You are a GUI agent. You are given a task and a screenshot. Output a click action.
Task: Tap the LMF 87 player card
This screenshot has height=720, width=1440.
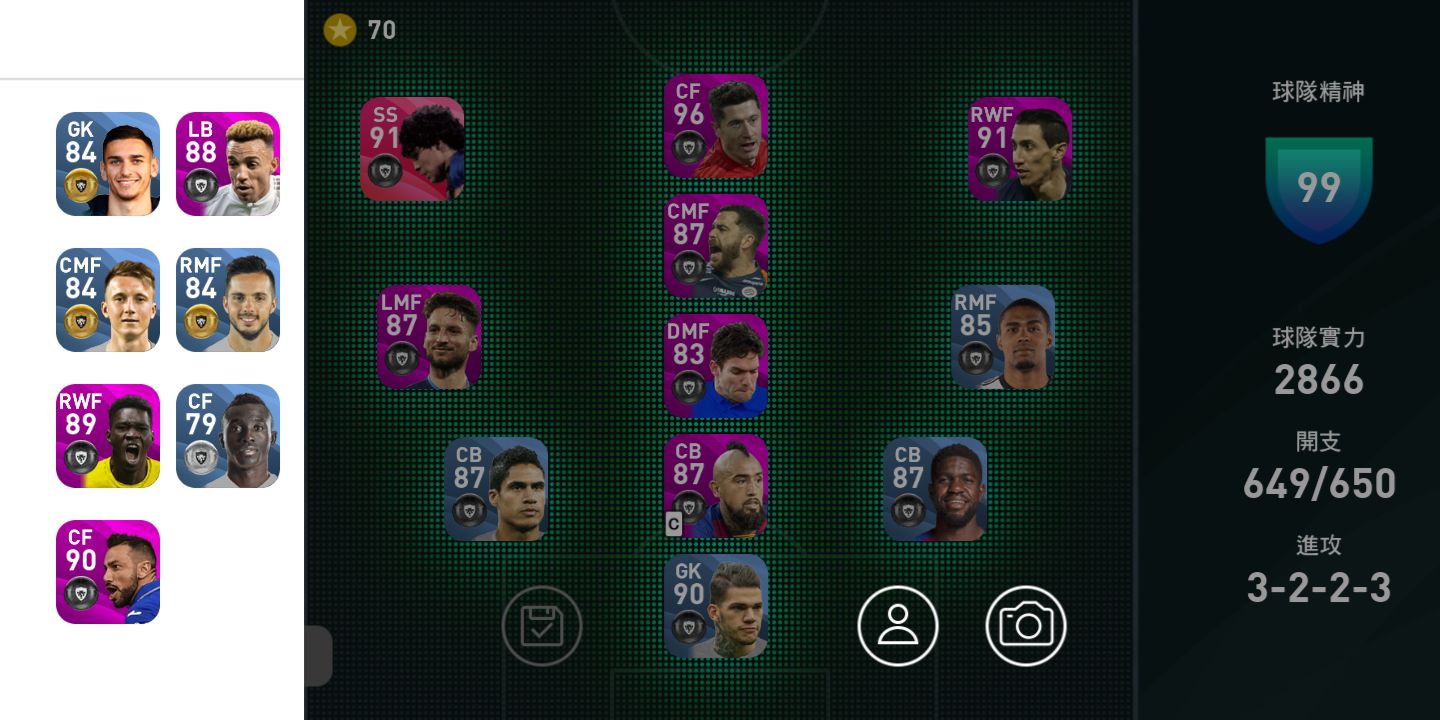[x=429, y=337]
